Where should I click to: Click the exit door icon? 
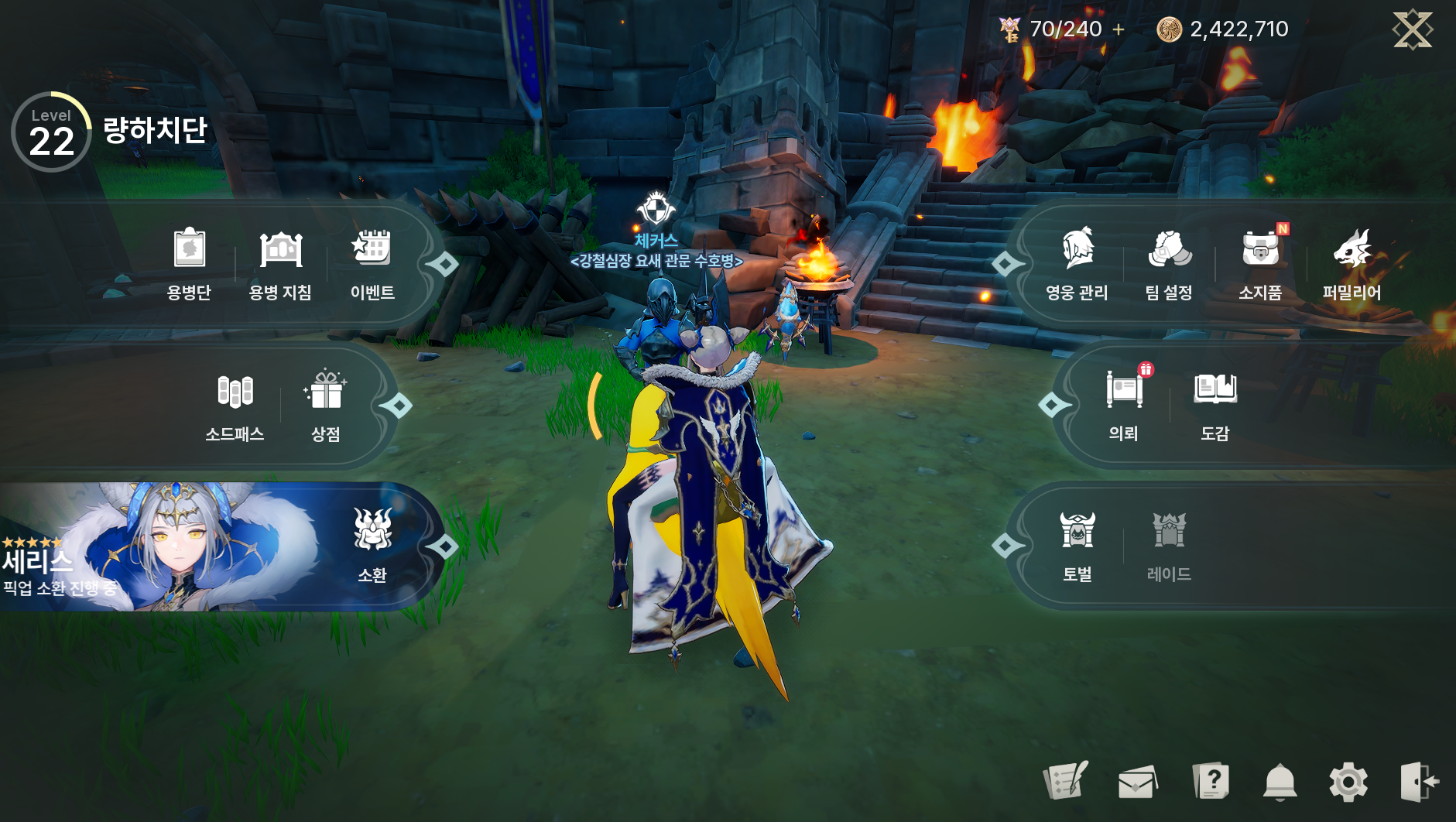pyautogui.click(x=1419, y=782)
